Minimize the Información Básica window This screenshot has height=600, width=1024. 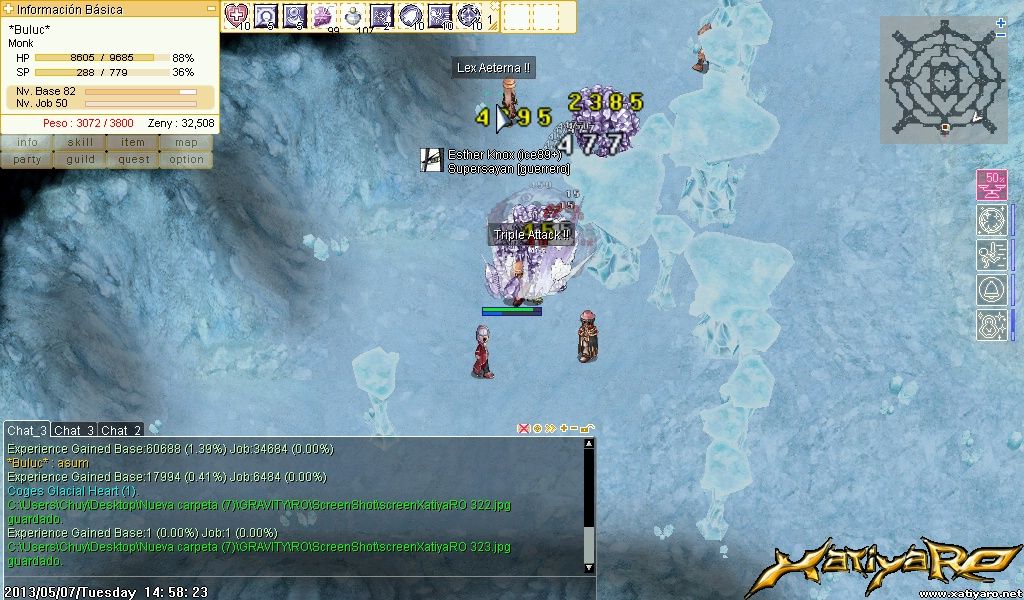tap(211, 8)
